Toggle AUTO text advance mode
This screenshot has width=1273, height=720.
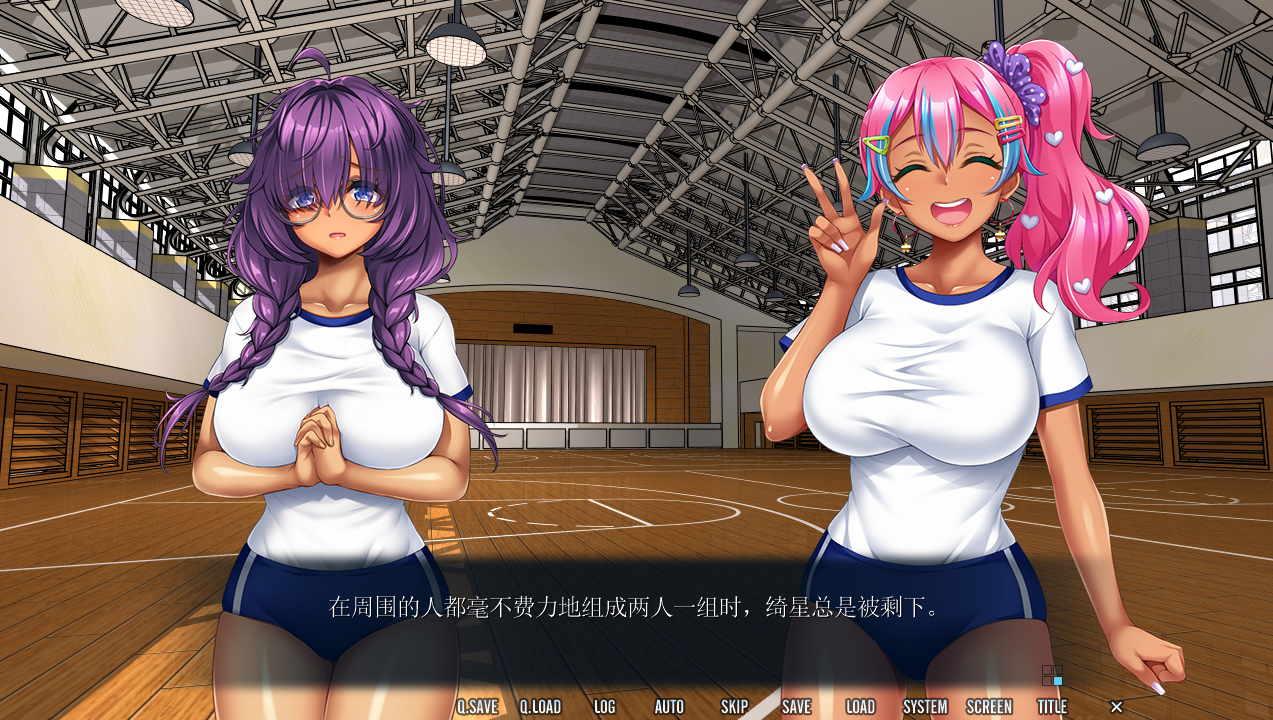tap(669, 706)
